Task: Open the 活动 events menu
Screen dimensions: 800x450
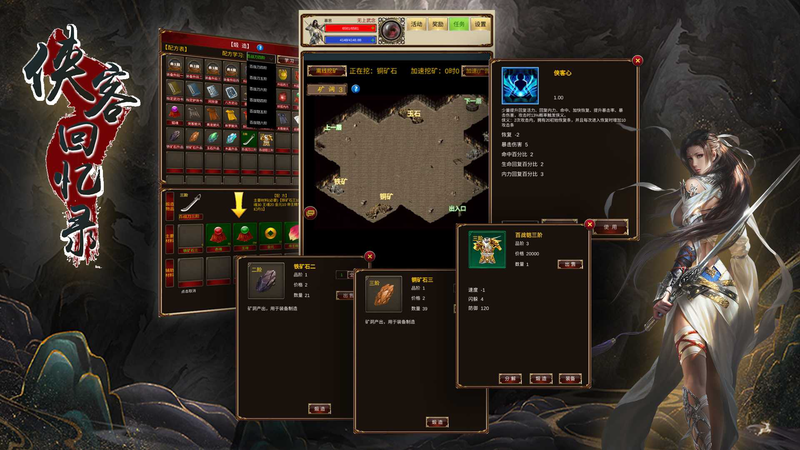Action: coord(416,24)
